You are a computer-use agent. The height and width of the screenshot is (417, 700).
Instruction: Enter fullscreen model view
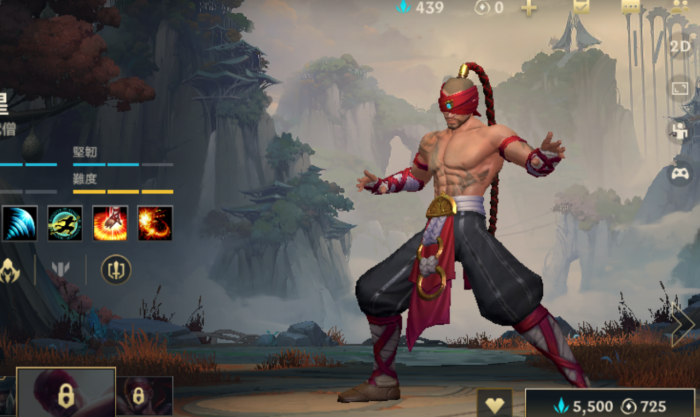(680, 88)
